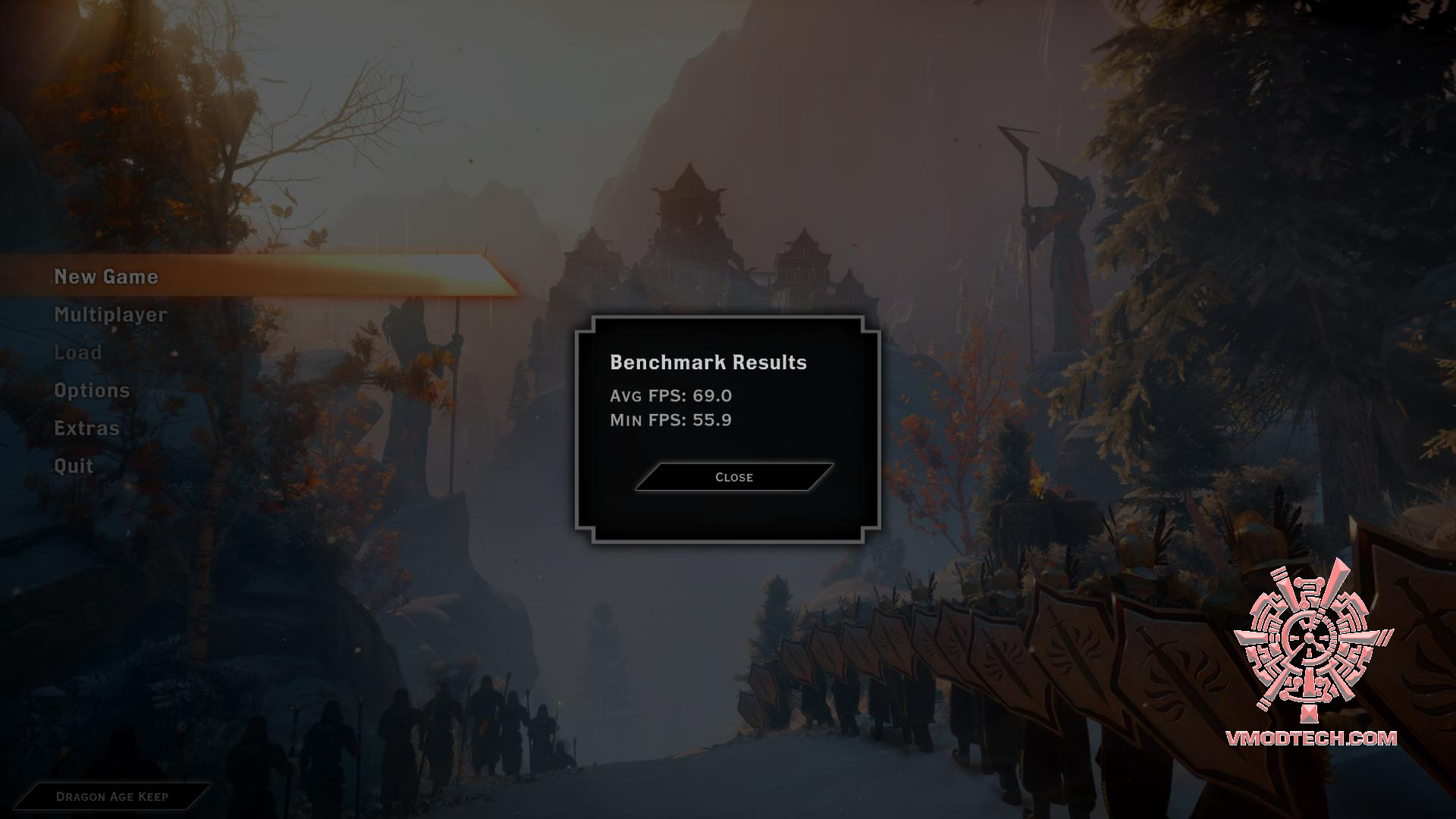This screenshot has height=819, width=1456.
Task: Select the Load menu entry
Action: [x=78, y=353]
